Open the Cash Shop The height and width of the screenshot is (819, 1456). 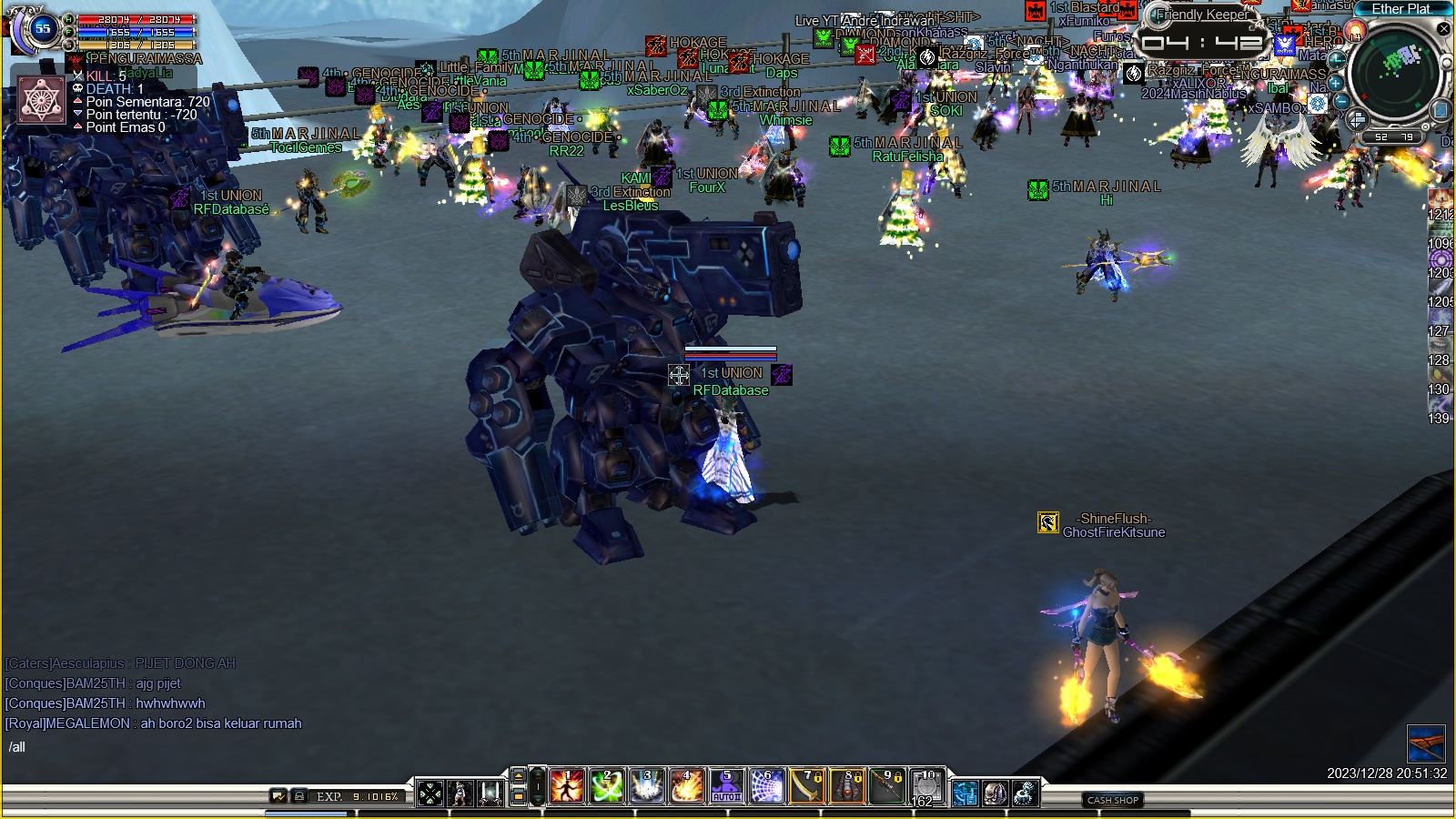pyautogui.click(x=1113, y=800)
